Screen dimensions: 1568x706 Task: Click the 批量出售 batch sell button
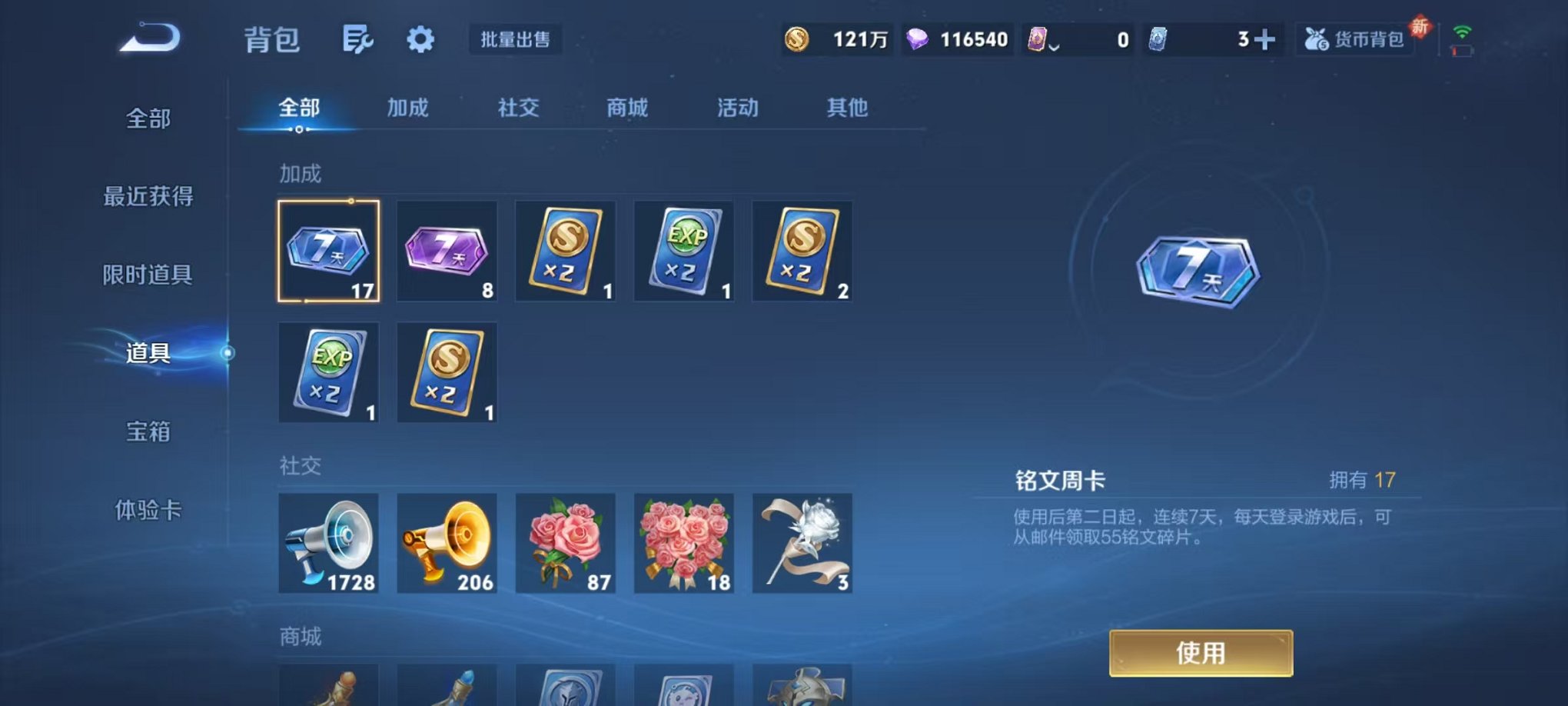tap(517, 40)
